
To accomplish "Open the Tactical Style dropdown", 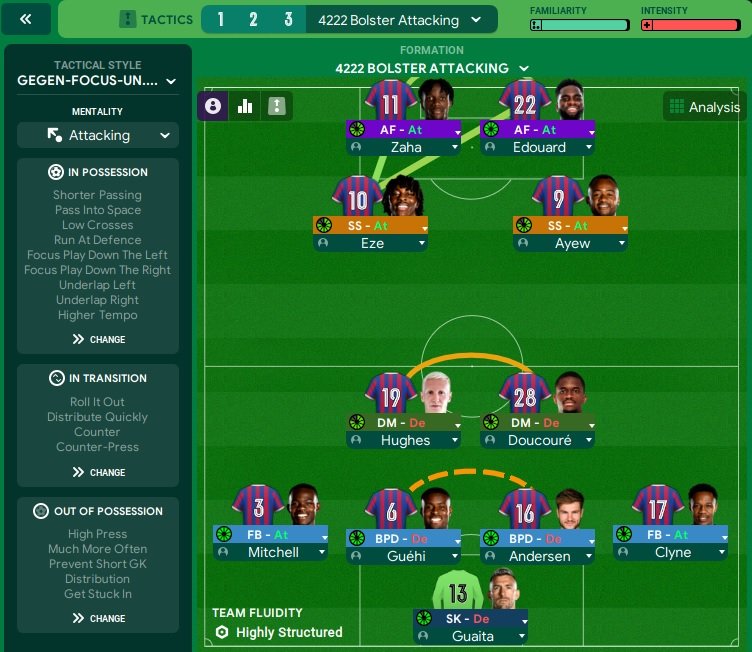I will [97, 81].
